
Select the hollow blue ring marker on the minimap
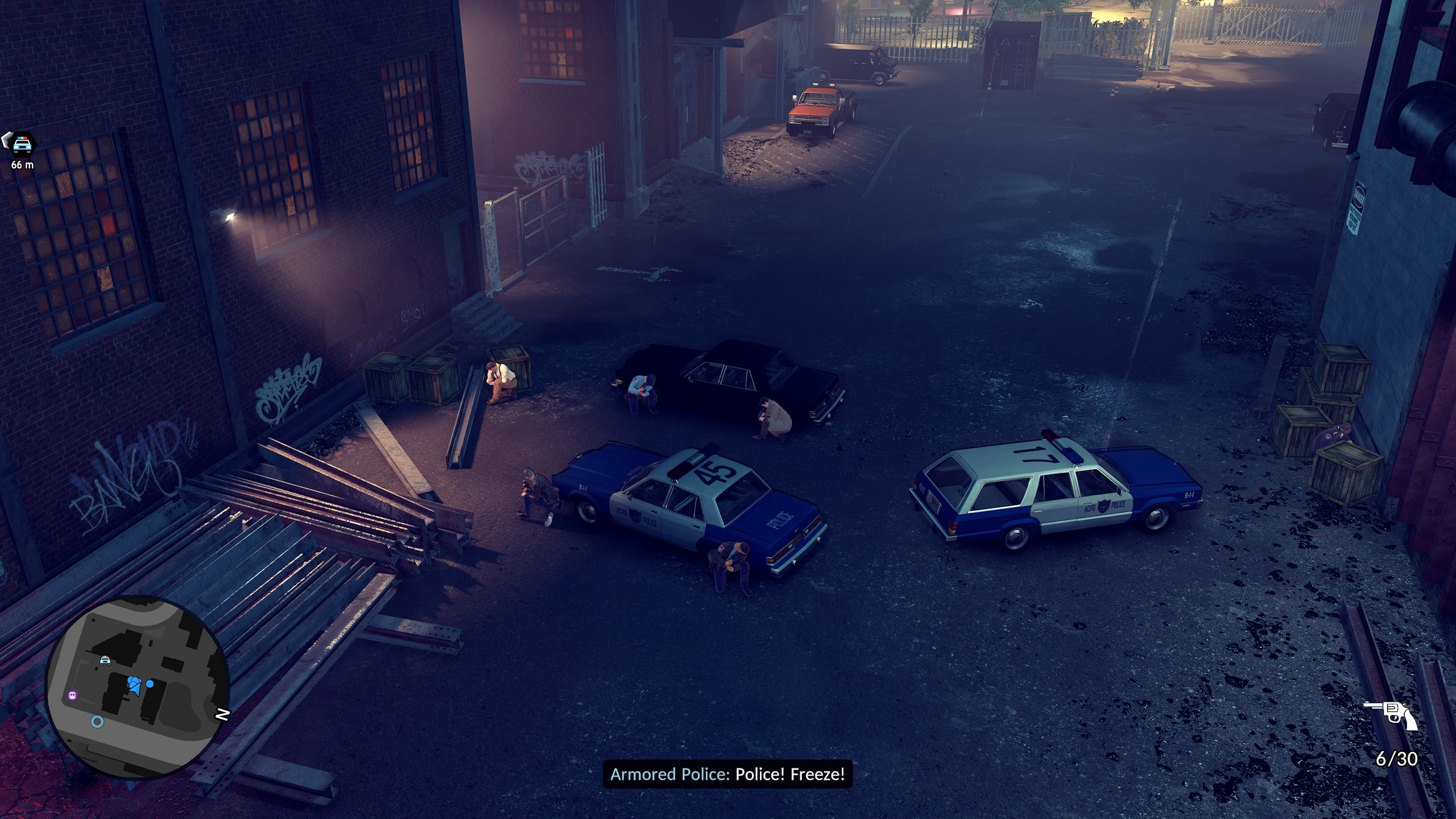click(x=97, y=722)
